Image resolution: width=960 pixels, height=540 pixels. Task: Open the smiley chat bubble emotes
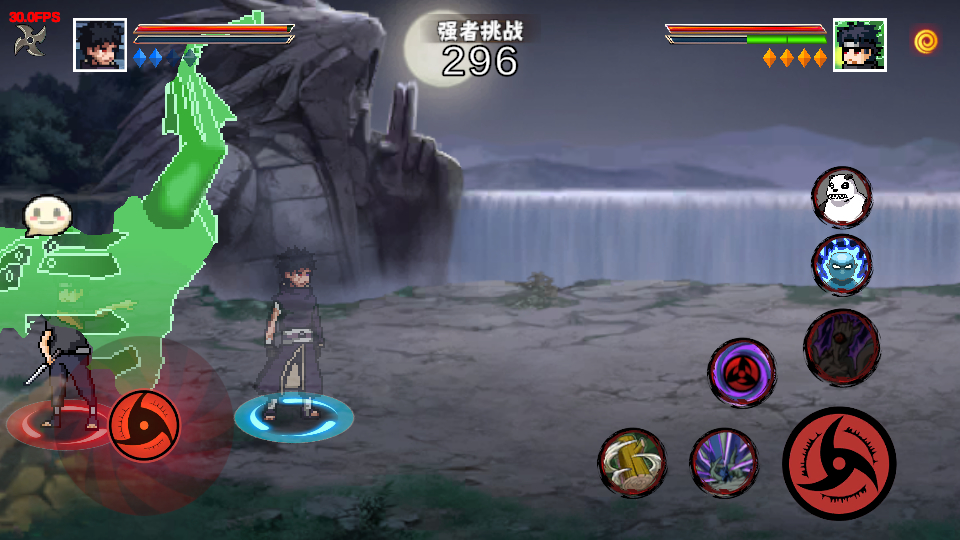point(45,215)
